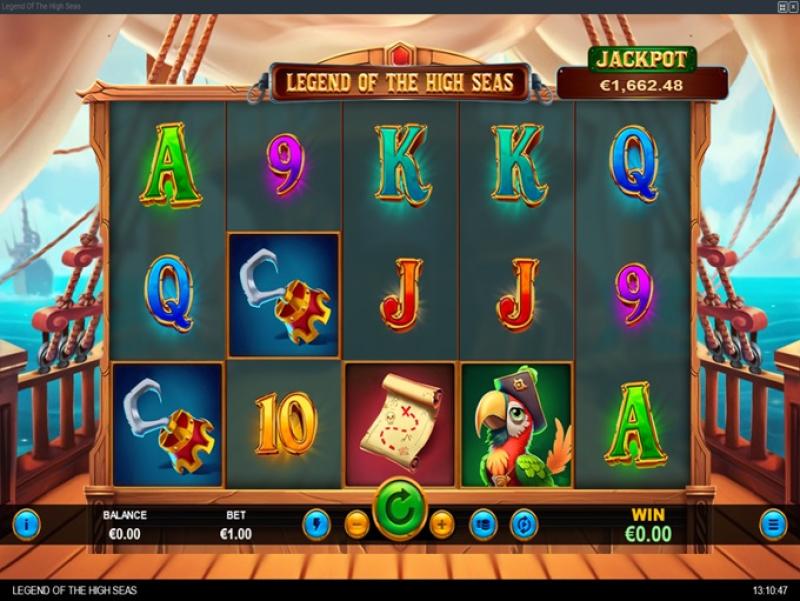800x601 pixels.
Task: Open the info button
Action: (x=26, y=523)
